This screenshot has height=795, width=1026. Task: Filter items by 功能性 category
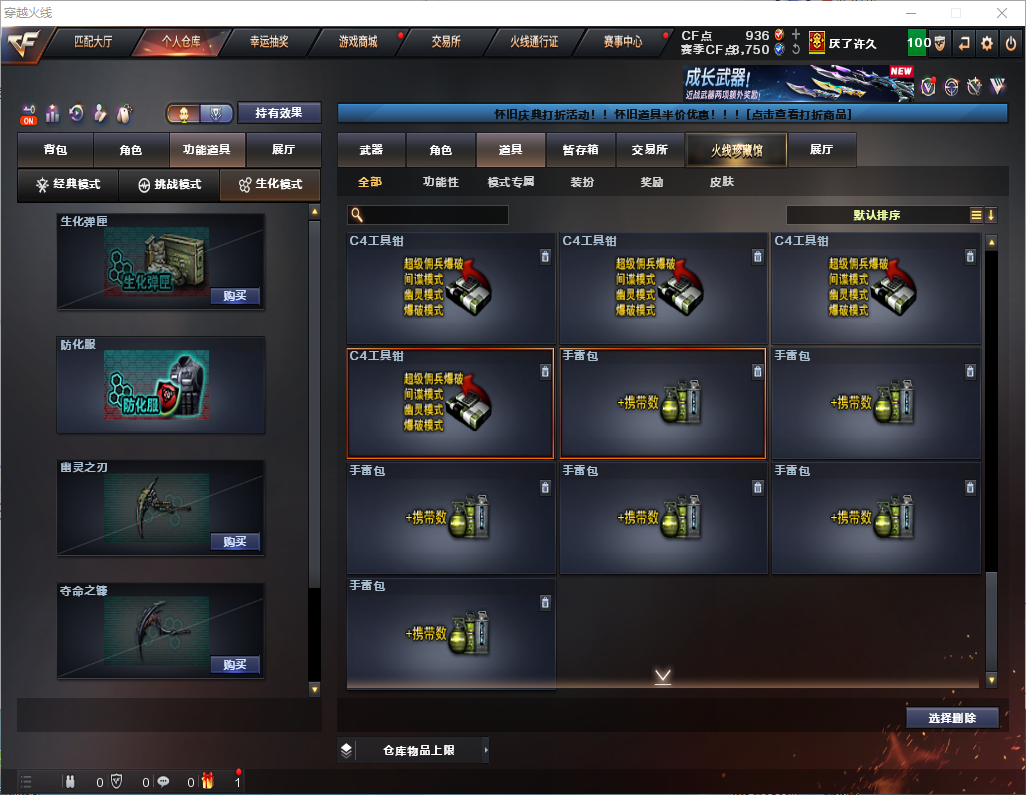pos(440,183)
